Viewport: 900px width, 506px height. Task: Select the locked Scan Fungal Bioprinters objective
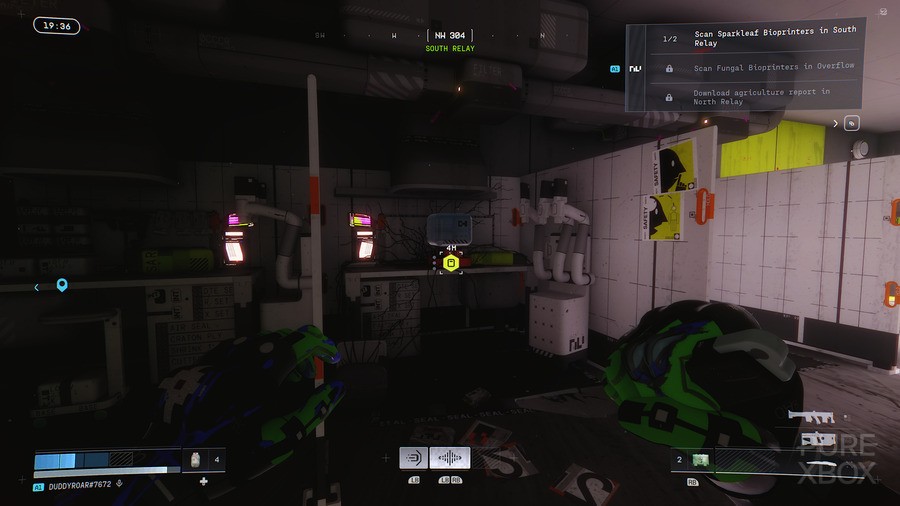click(x=773, y=67)
